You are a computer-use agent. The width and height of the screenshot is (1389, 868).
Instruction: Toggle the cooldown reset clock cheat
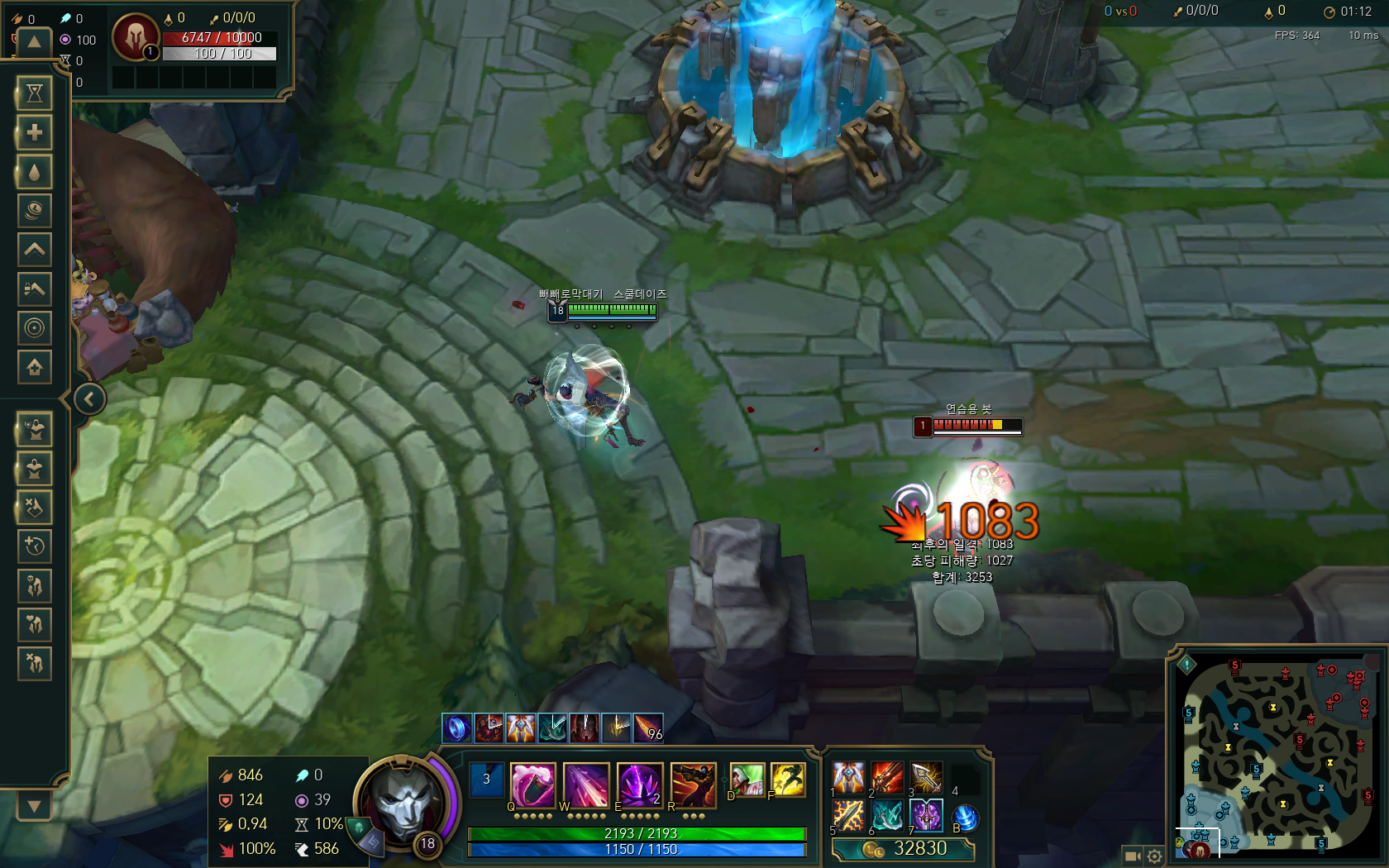(x=34, y=546)
